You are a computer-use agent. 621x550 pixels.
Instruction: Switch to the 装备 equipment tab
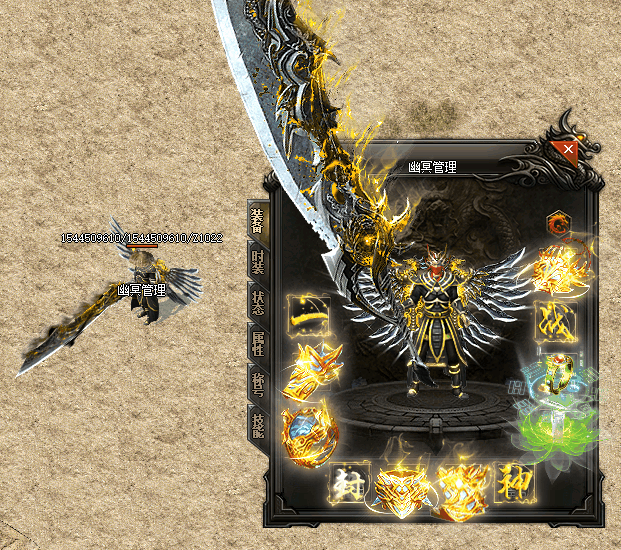257,221
